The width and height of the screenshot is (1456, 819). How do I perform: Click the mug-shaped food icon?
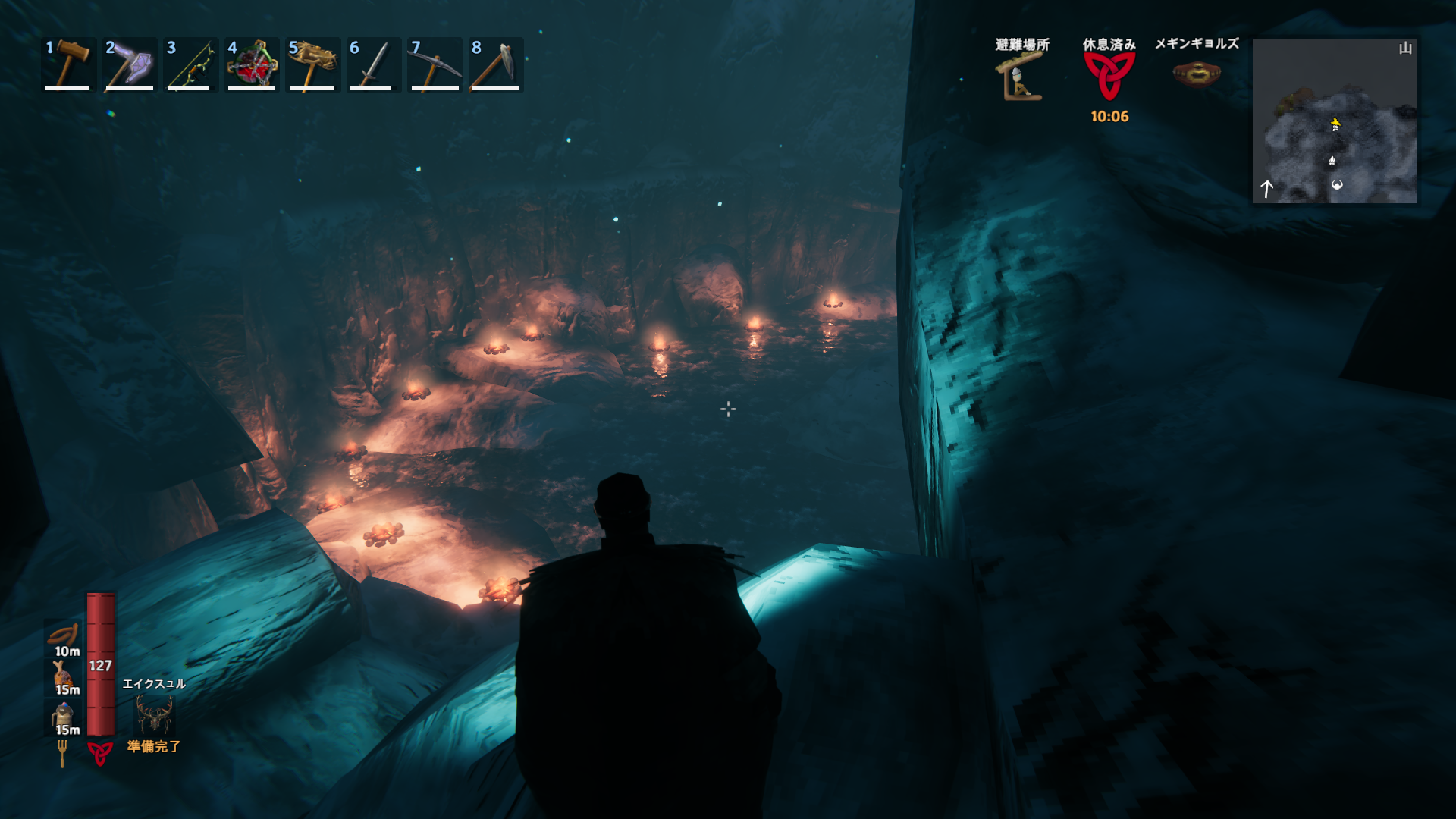[64, 714]
